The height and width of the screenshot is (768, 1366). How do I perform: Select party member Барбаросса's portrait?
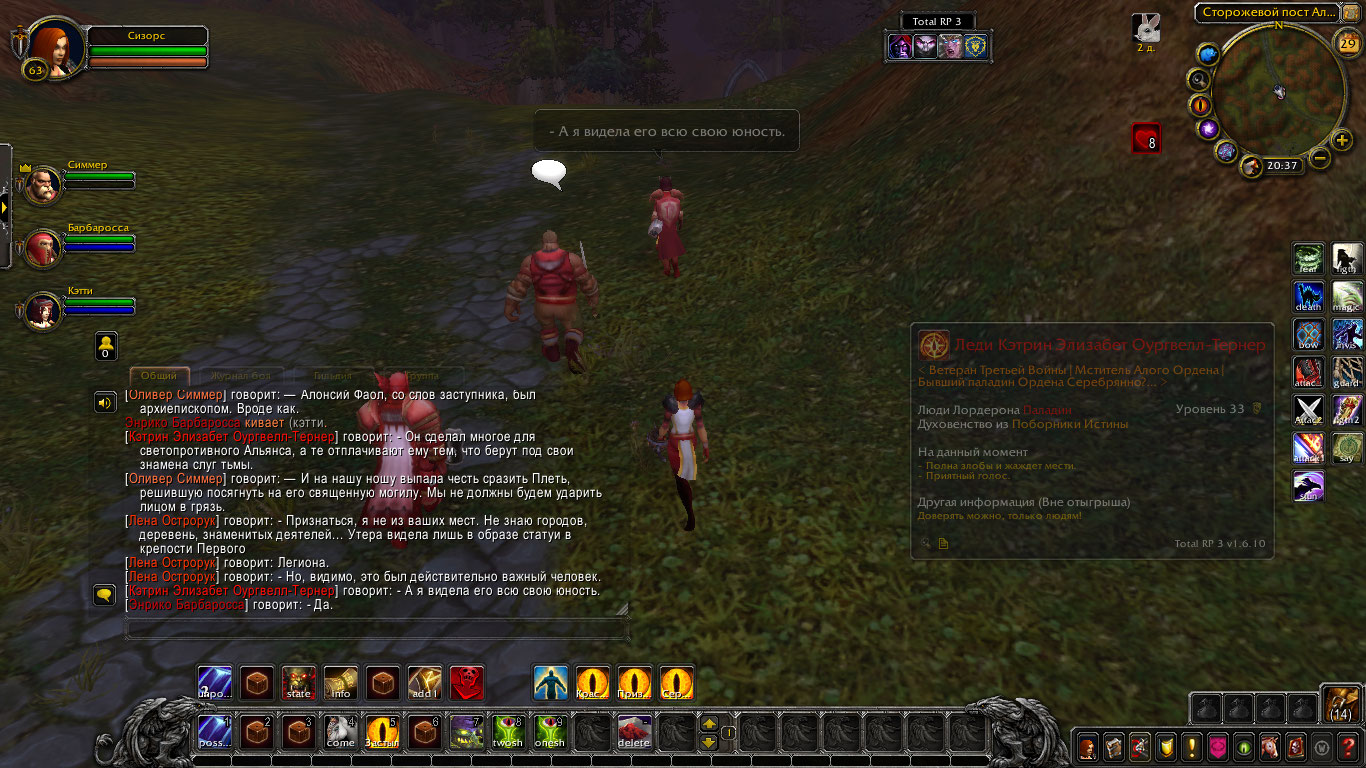click(43, 248)
